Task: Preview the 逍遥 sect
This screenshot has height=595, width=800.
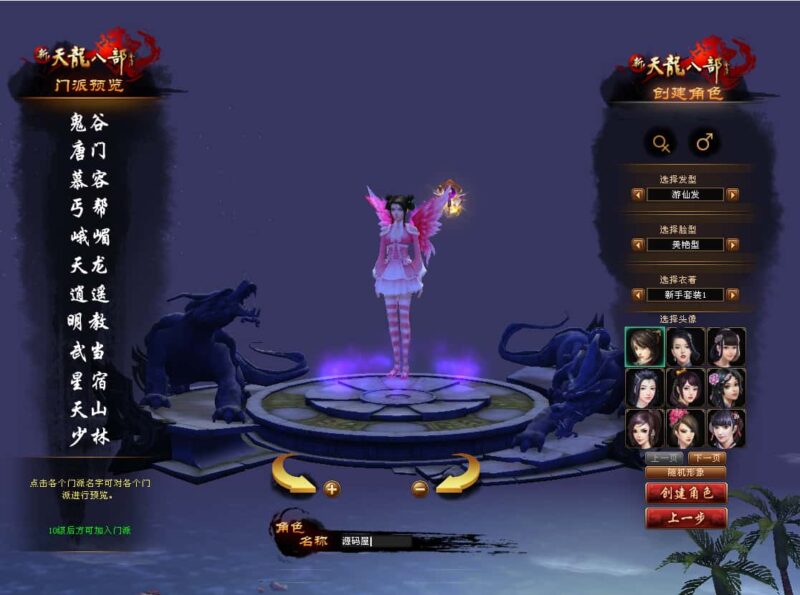Action: point(89,294)
